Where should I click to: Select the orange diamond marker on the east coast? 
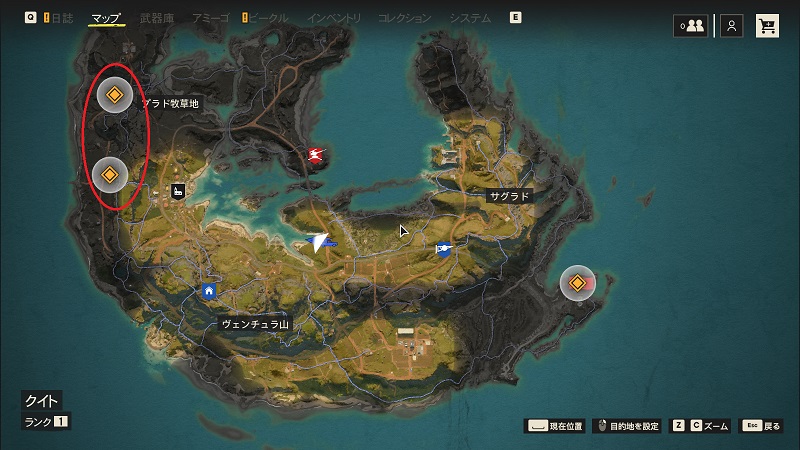click(576, 284)
